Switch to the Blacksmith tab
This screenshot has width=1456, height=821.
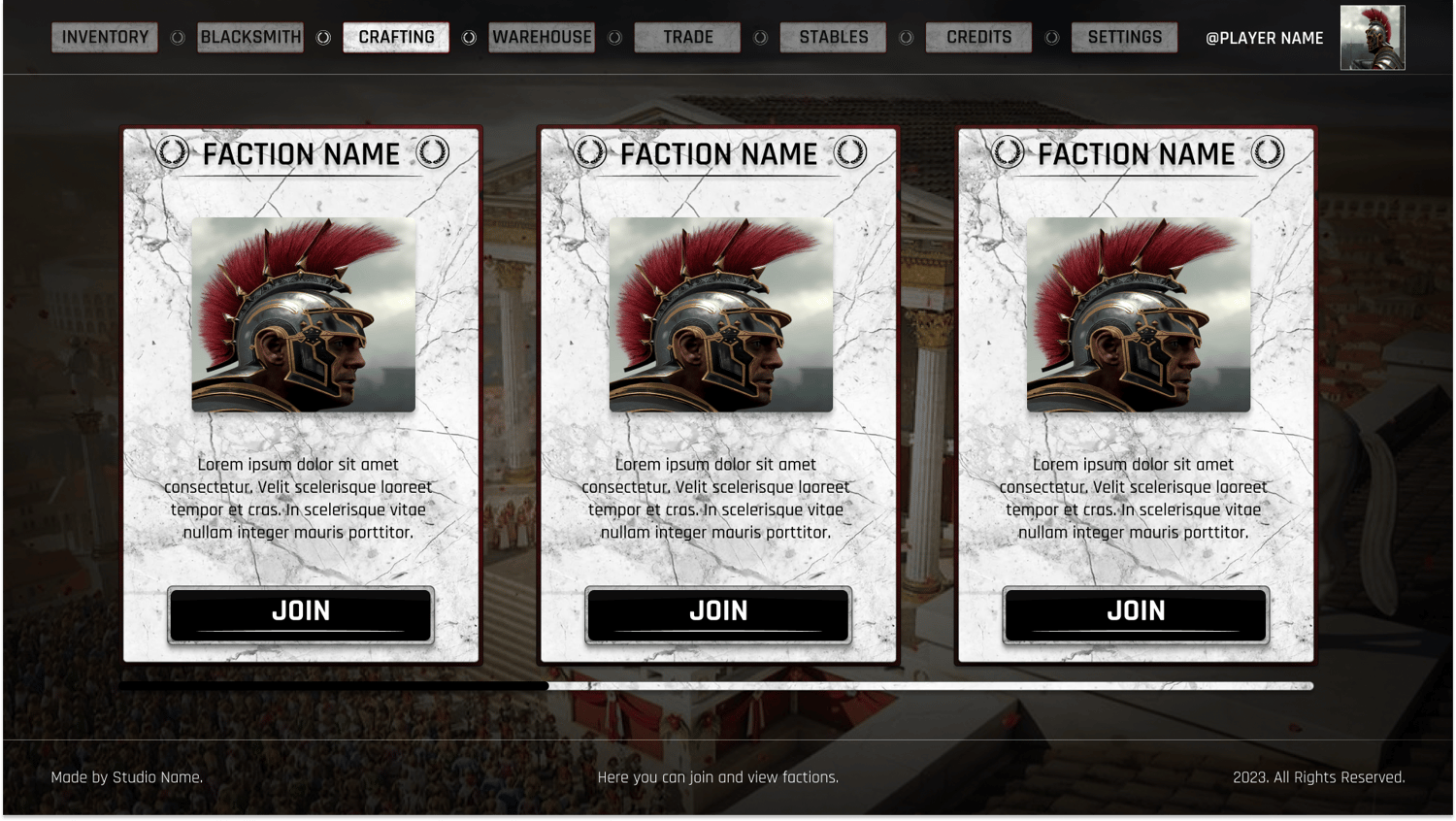point(250,38)
